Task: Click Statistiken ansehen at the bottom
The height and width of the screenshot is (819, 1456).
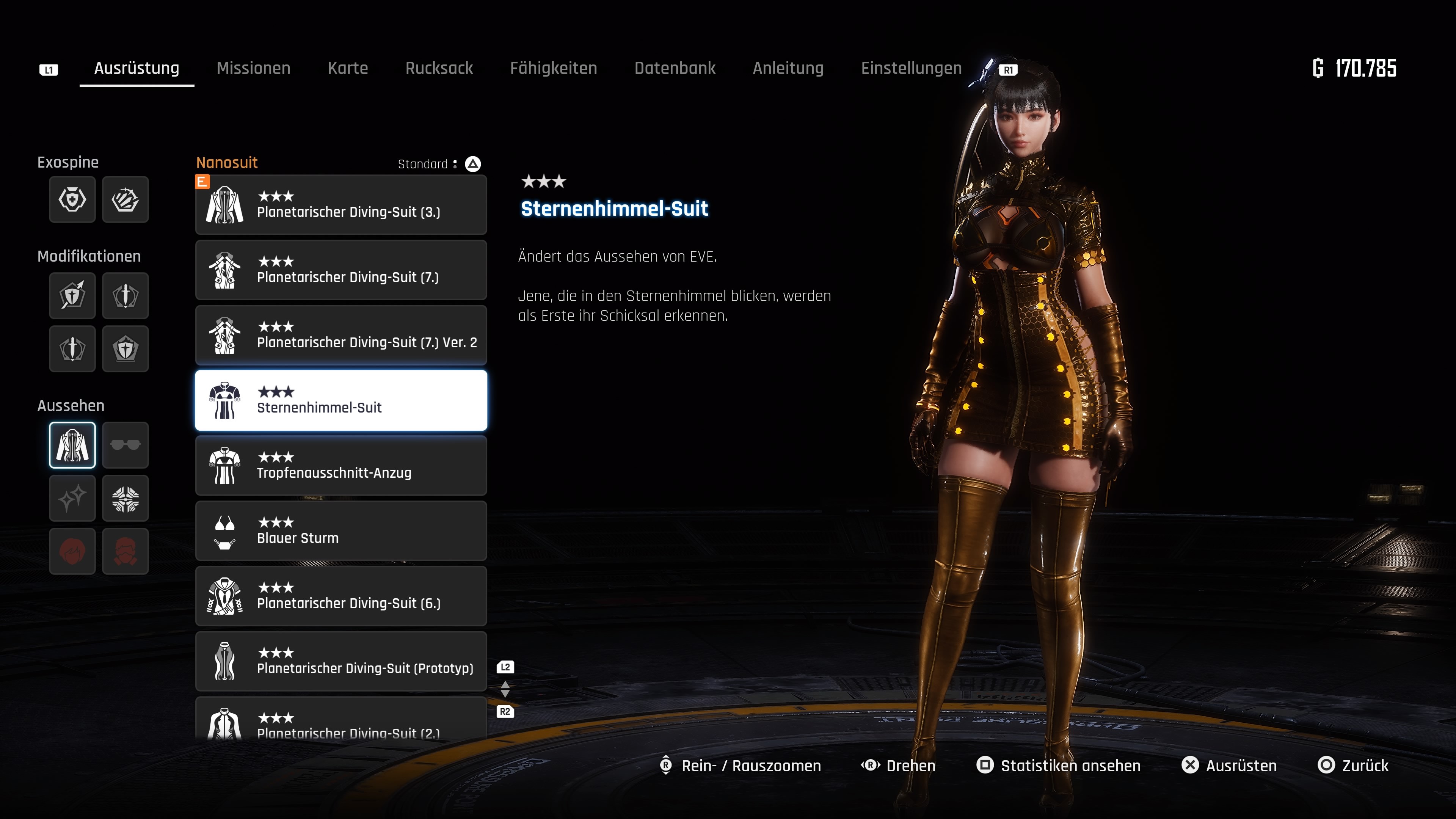Action: click(x=1070, y=765)
